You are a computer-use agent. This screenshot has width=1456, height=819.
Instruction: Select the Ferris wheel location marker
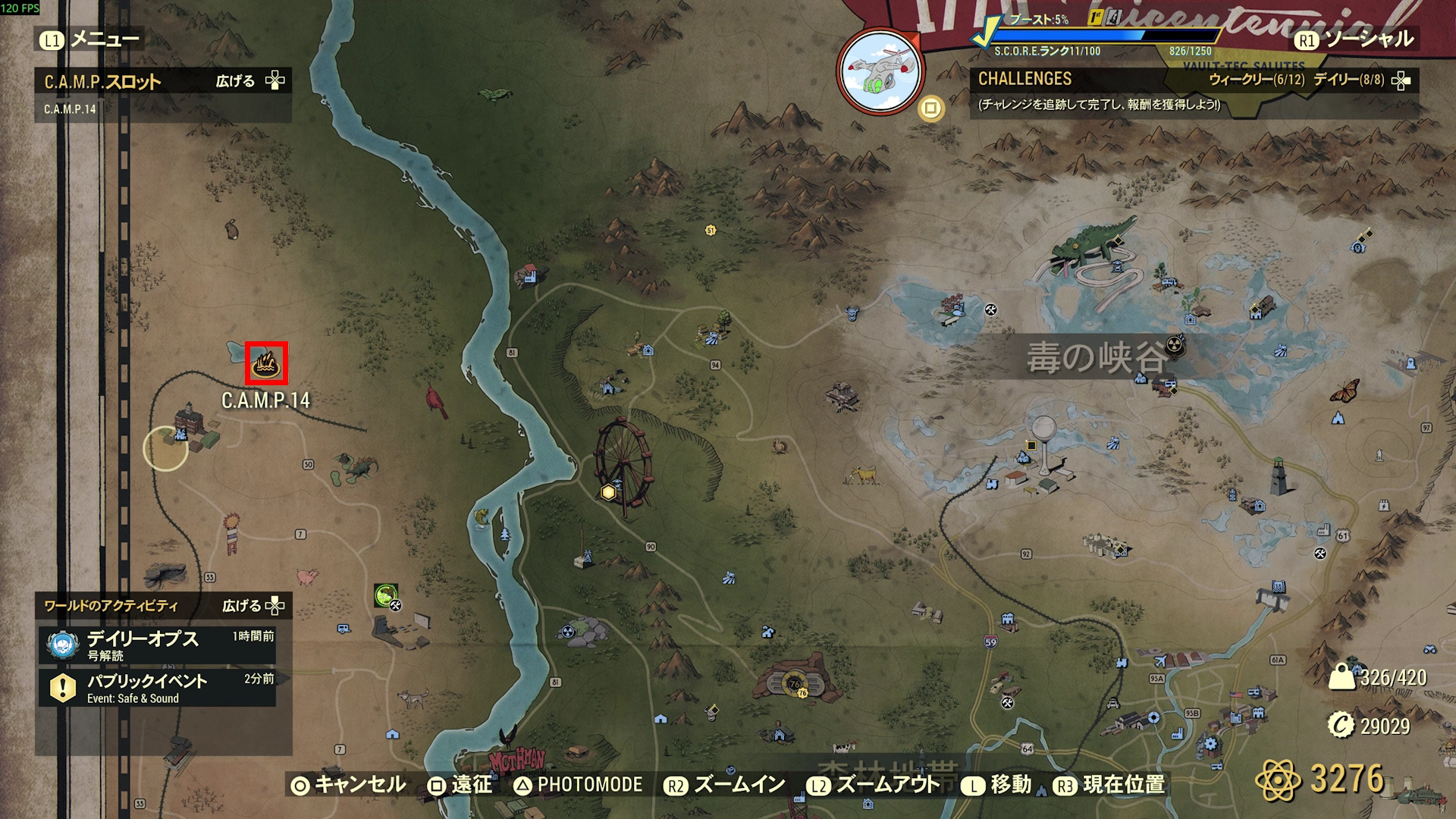coord(624,463)
